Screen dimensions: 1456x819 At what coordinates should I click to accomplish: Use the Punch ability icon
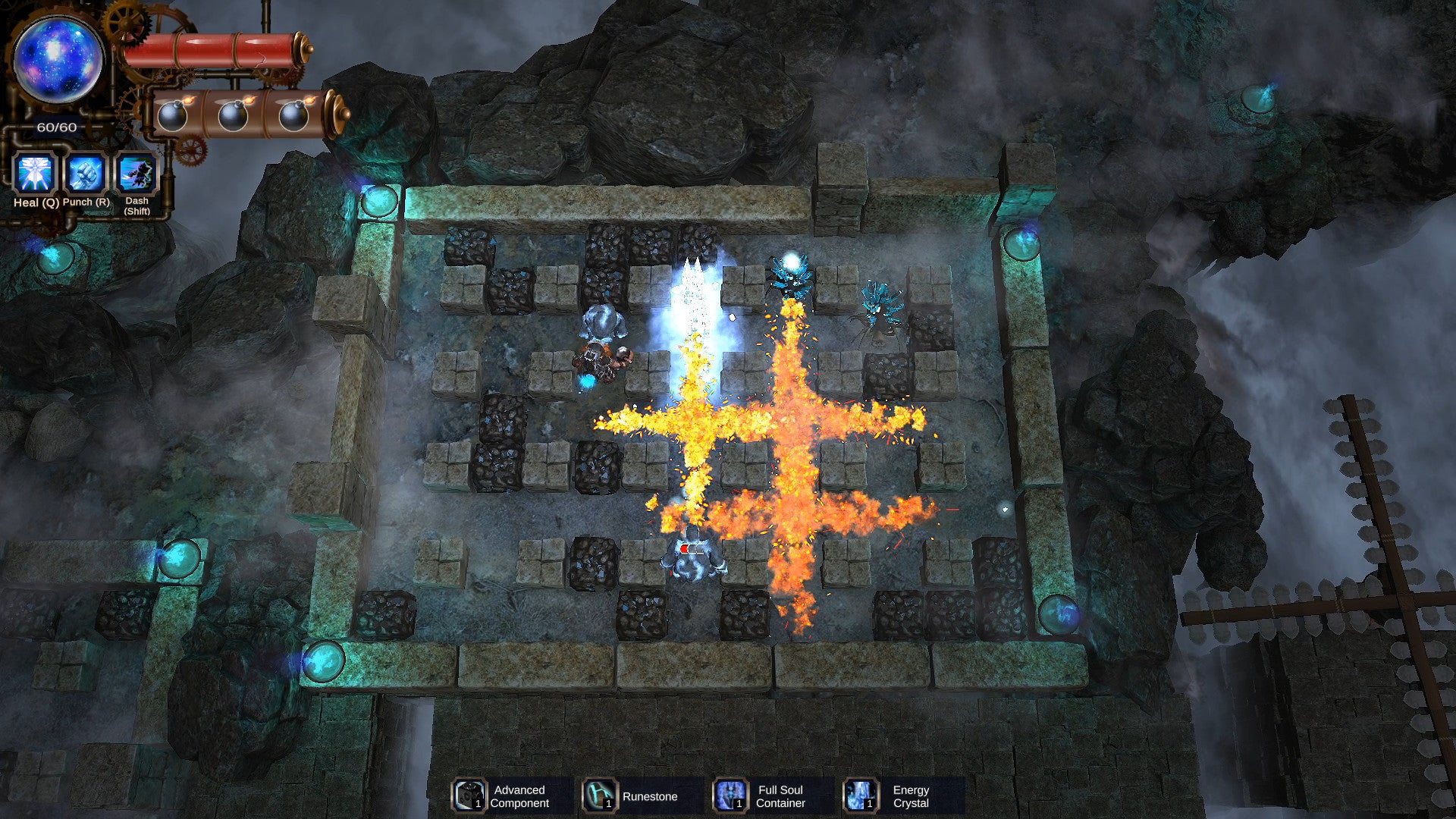click(86, 174)
